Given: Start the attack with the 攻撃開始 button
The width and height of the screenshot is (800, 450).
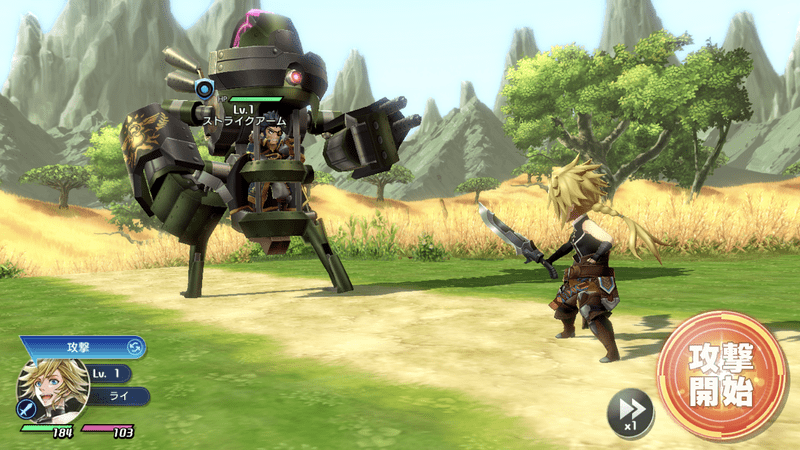Looking at the screenshot, I should coord(721,375).
